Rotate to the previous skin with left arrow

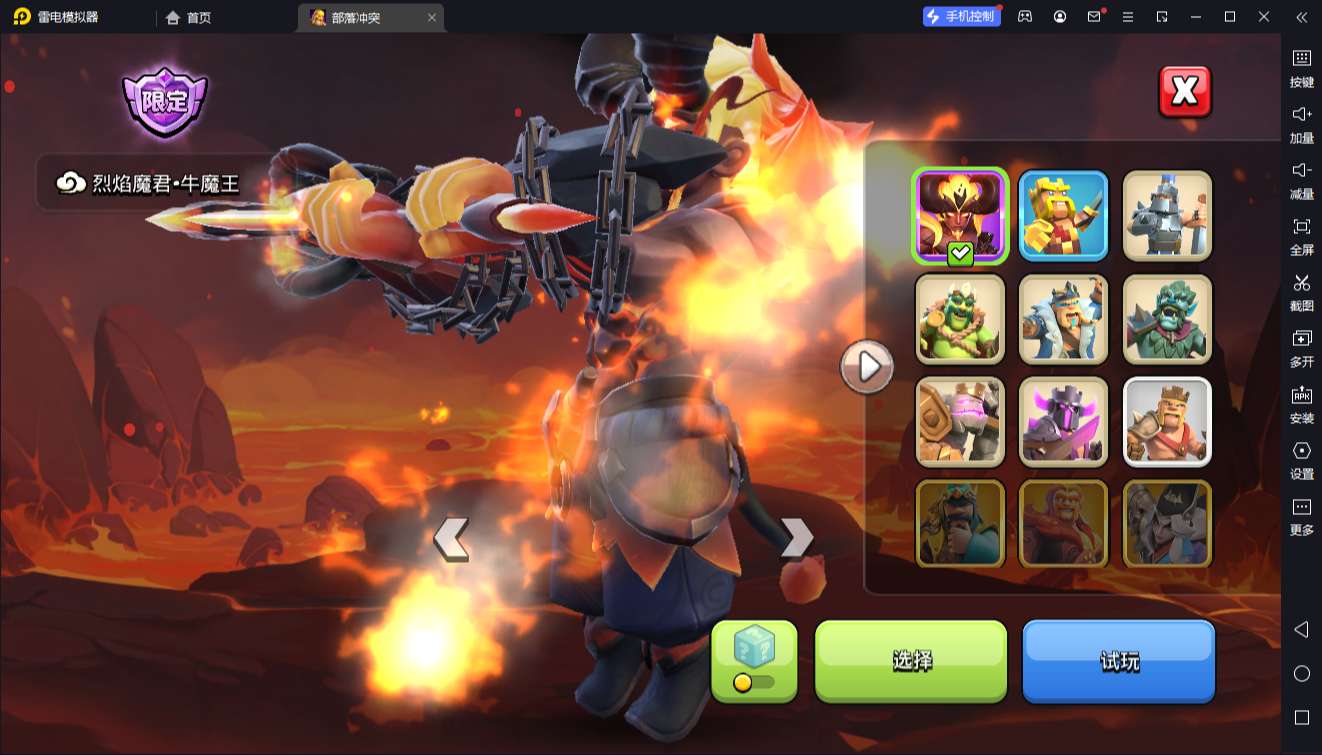(451, 539)
